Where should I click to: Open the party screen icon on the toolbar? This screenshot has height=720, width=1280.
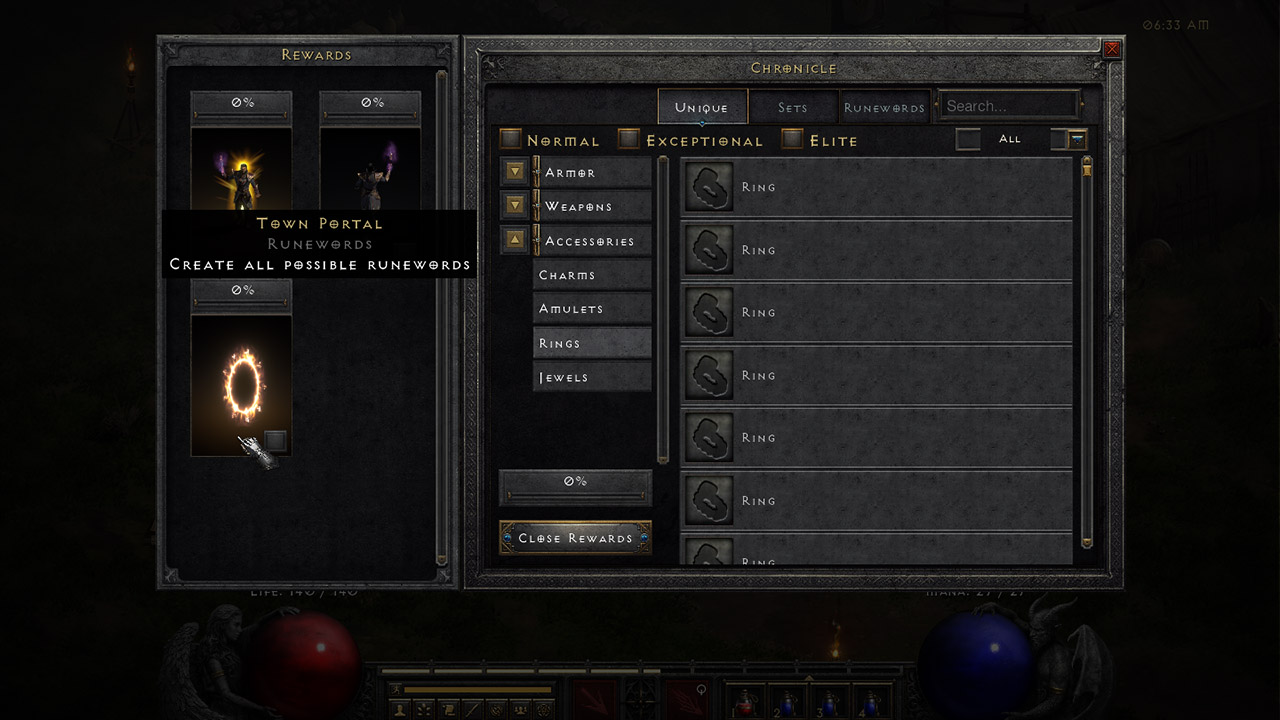(x=521, y=708)
